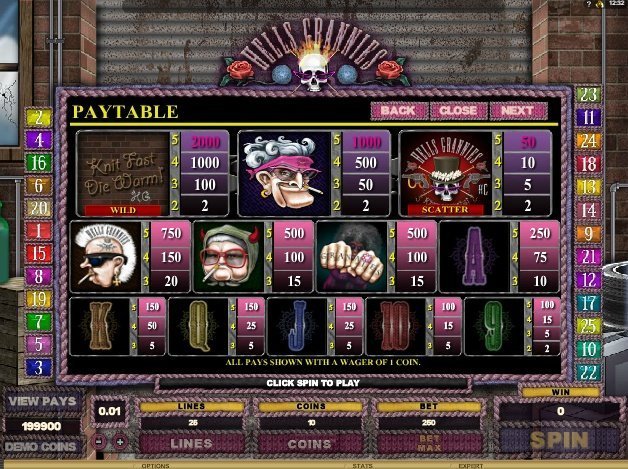Screen dimensions: 628x469
Task: Go back to the previous paytable page
Action: tap(397, 110)
